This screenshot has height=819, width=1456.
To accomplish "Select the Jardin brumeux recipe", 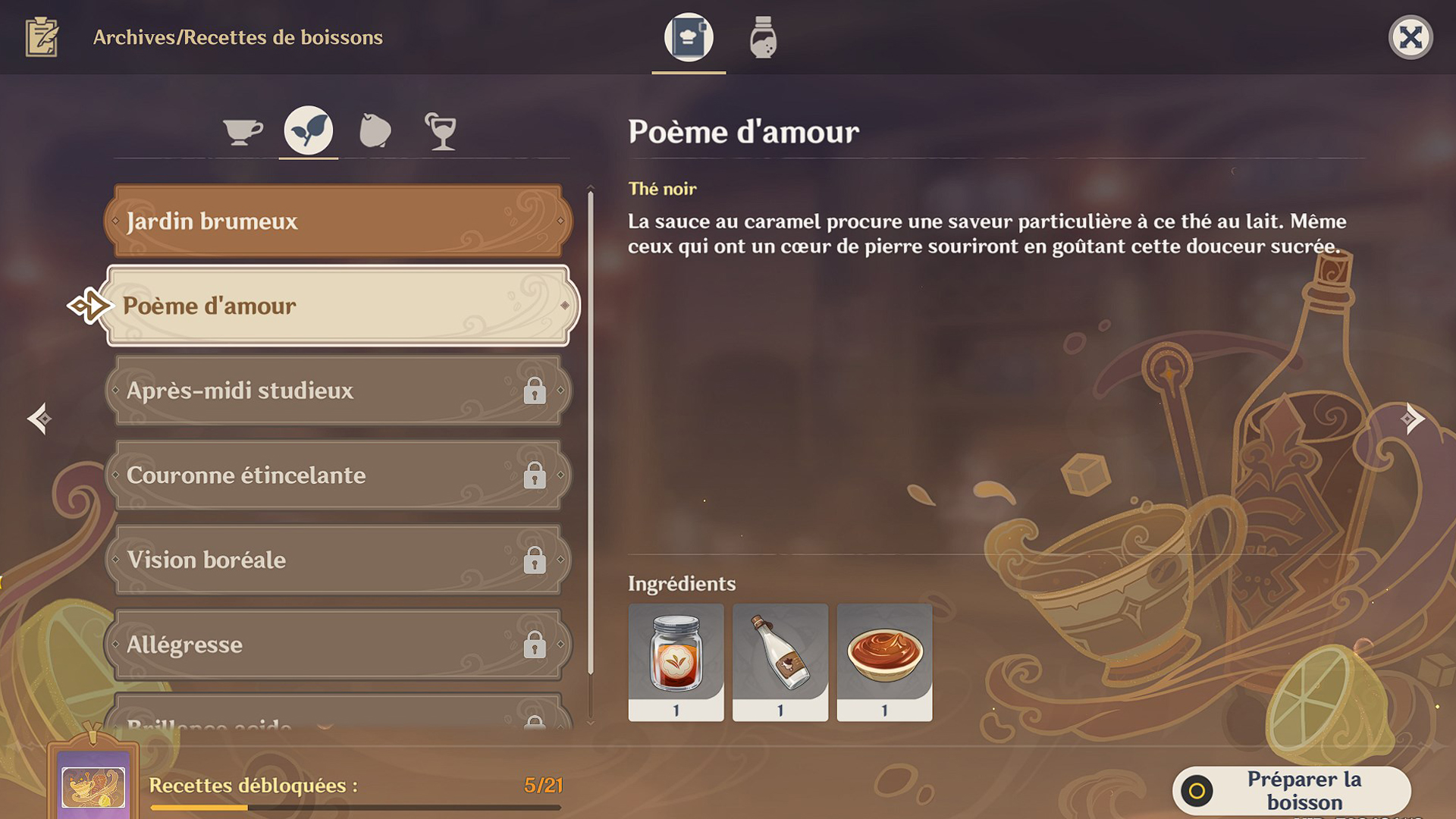I will pyautogui.click(x=337, y=221).
